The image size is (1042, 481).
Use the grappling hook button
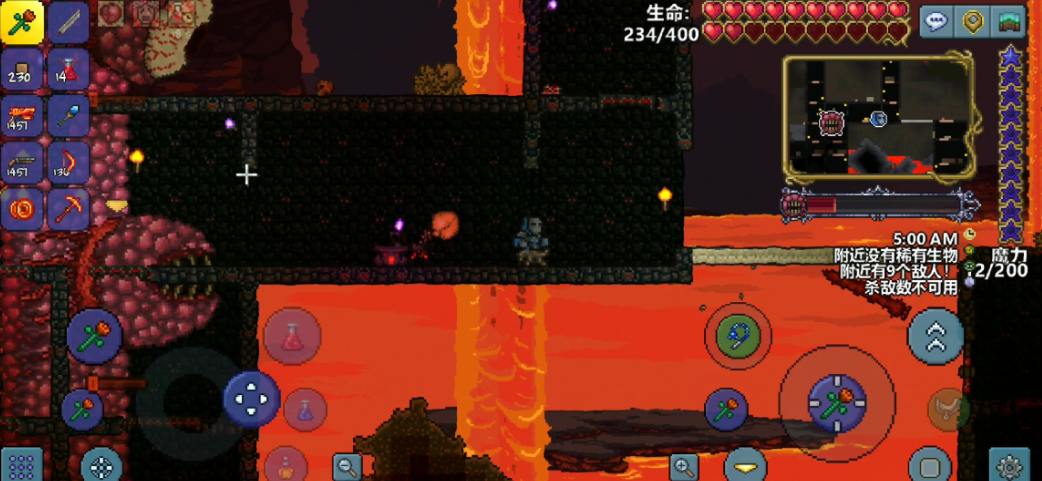(738, 337)
